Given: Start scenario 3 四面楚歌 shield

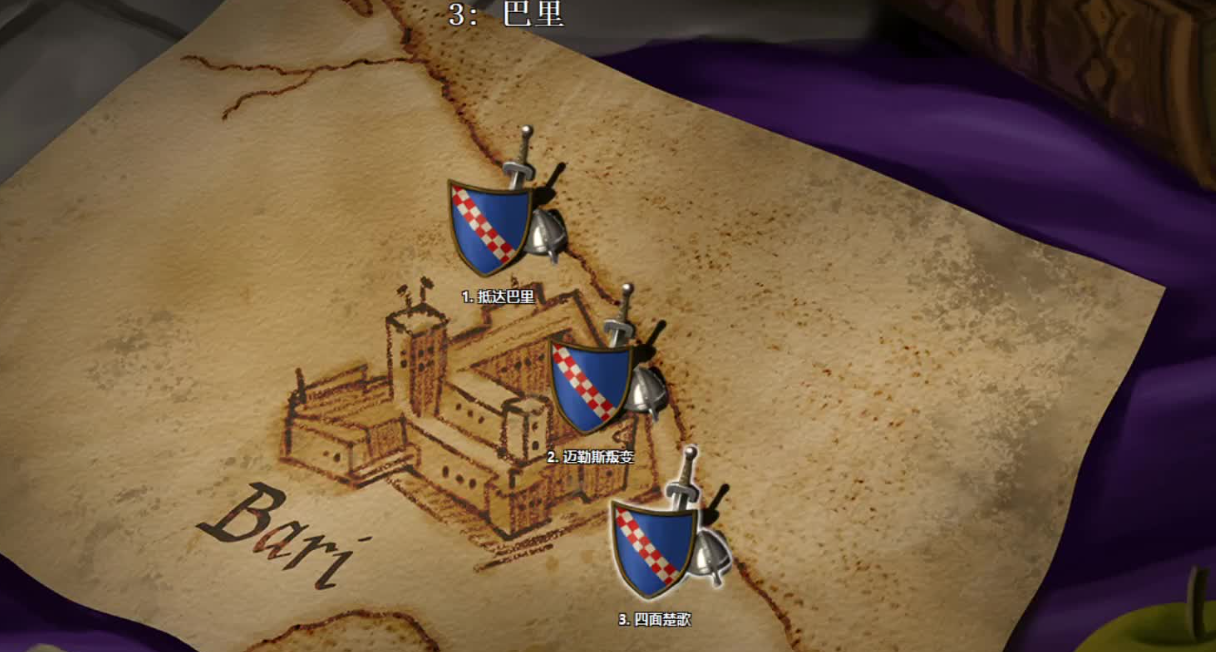Looking at the screenshot, I should 654,546.
